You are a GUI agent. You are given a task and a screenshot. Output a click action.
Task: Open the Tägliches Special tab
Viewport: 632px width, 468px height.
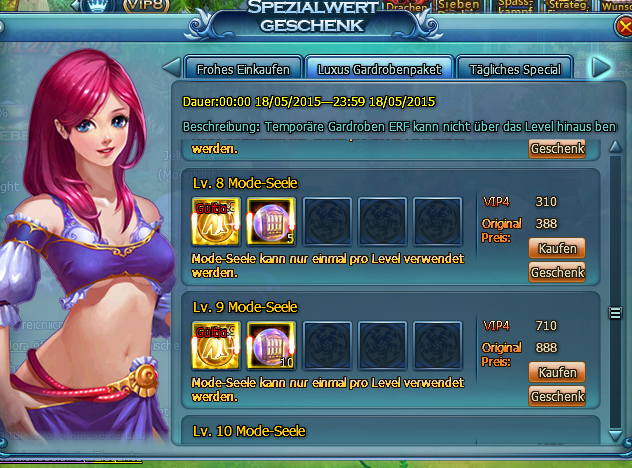[x=515, y=69]
